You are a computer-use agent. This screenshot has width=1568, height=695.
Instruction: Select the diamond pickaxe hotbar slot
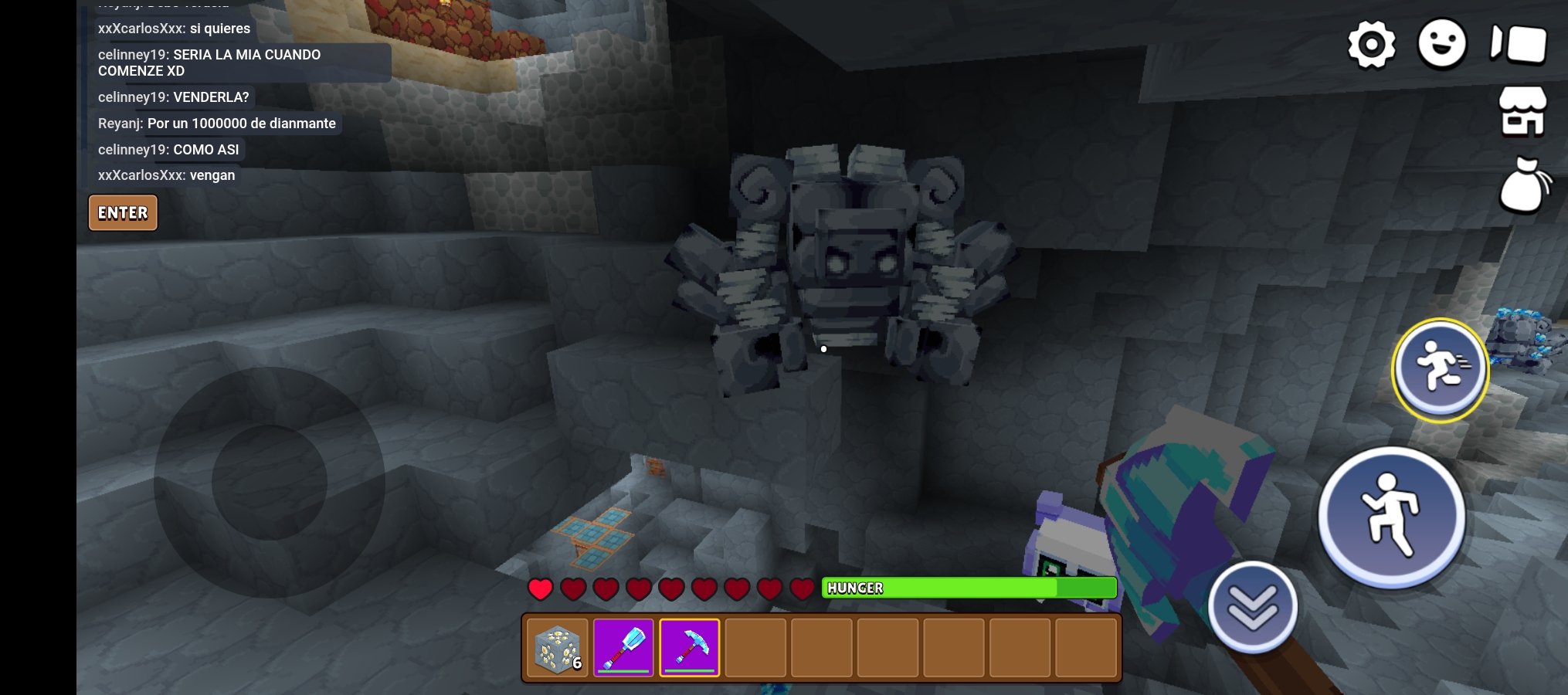point(689,648)
